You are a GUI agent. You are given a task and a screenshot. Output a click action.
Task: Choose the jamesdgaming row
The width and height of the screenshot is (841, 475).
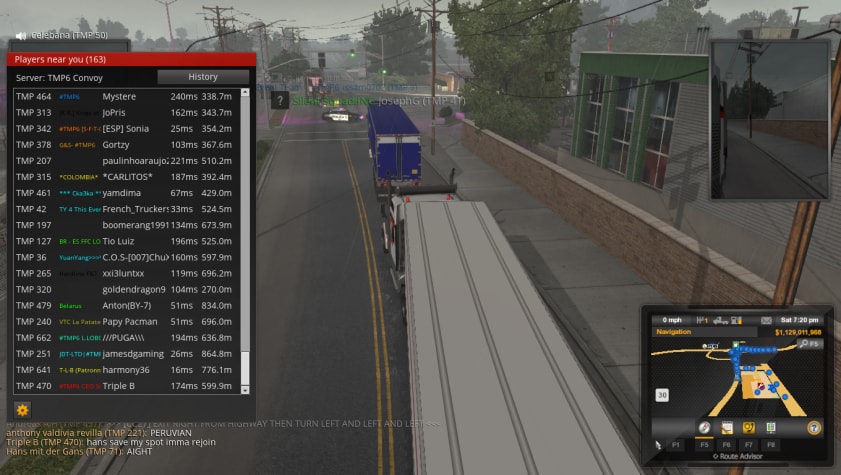click(132, 353)
